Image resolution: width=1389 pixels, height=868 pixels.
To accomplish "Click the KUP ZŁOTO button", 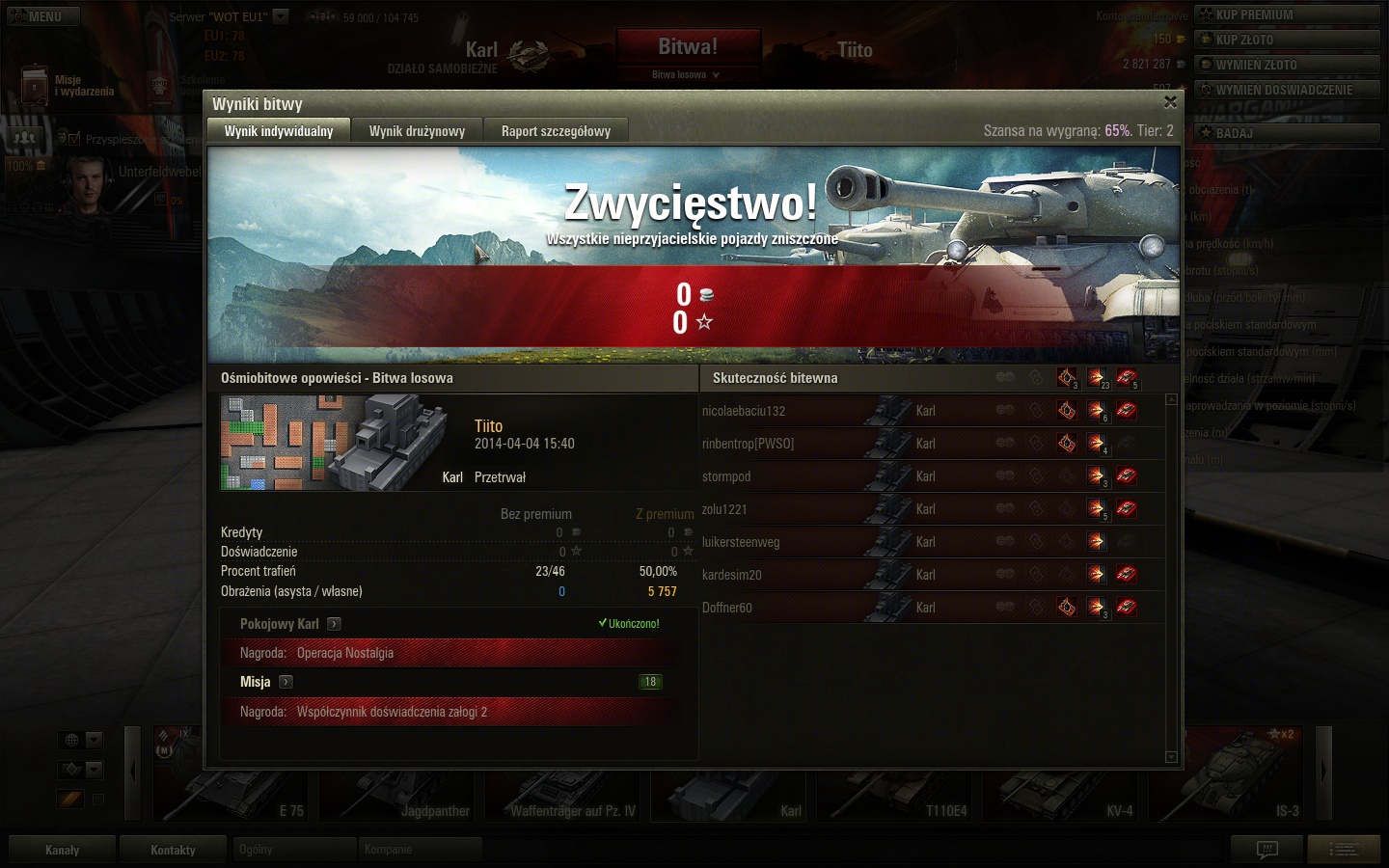I will tap(1287, 40).
